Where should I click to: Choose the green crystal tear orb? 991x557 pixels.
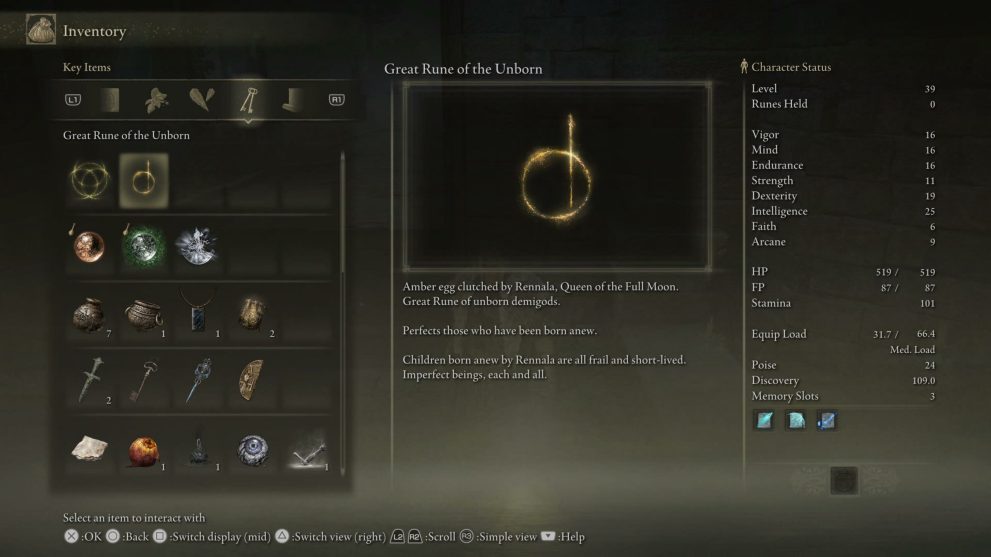(x=143, y=247)
